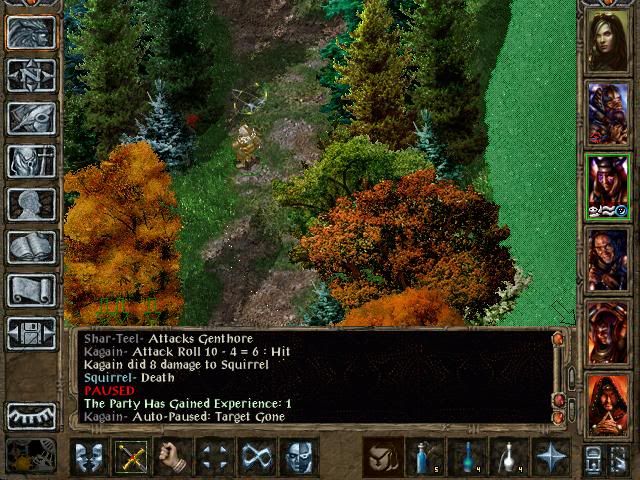This screenshot has width=640, height=480.
Task: Select the red-hooded figure portrait
Action: tap(607, 405)
